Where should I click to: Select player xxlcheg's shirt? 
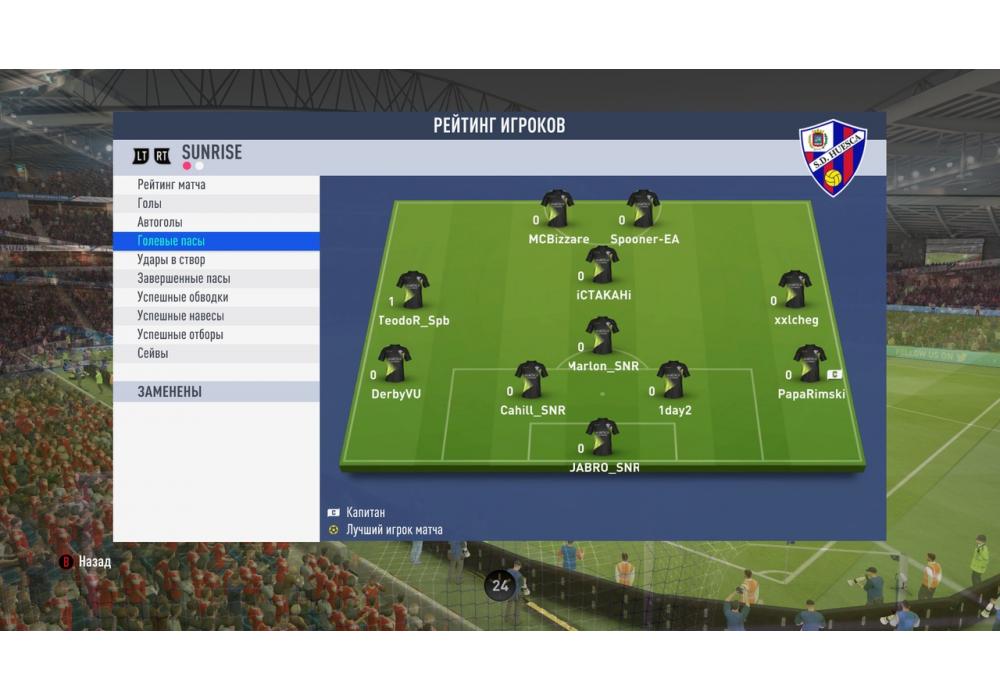pos(795,290)
